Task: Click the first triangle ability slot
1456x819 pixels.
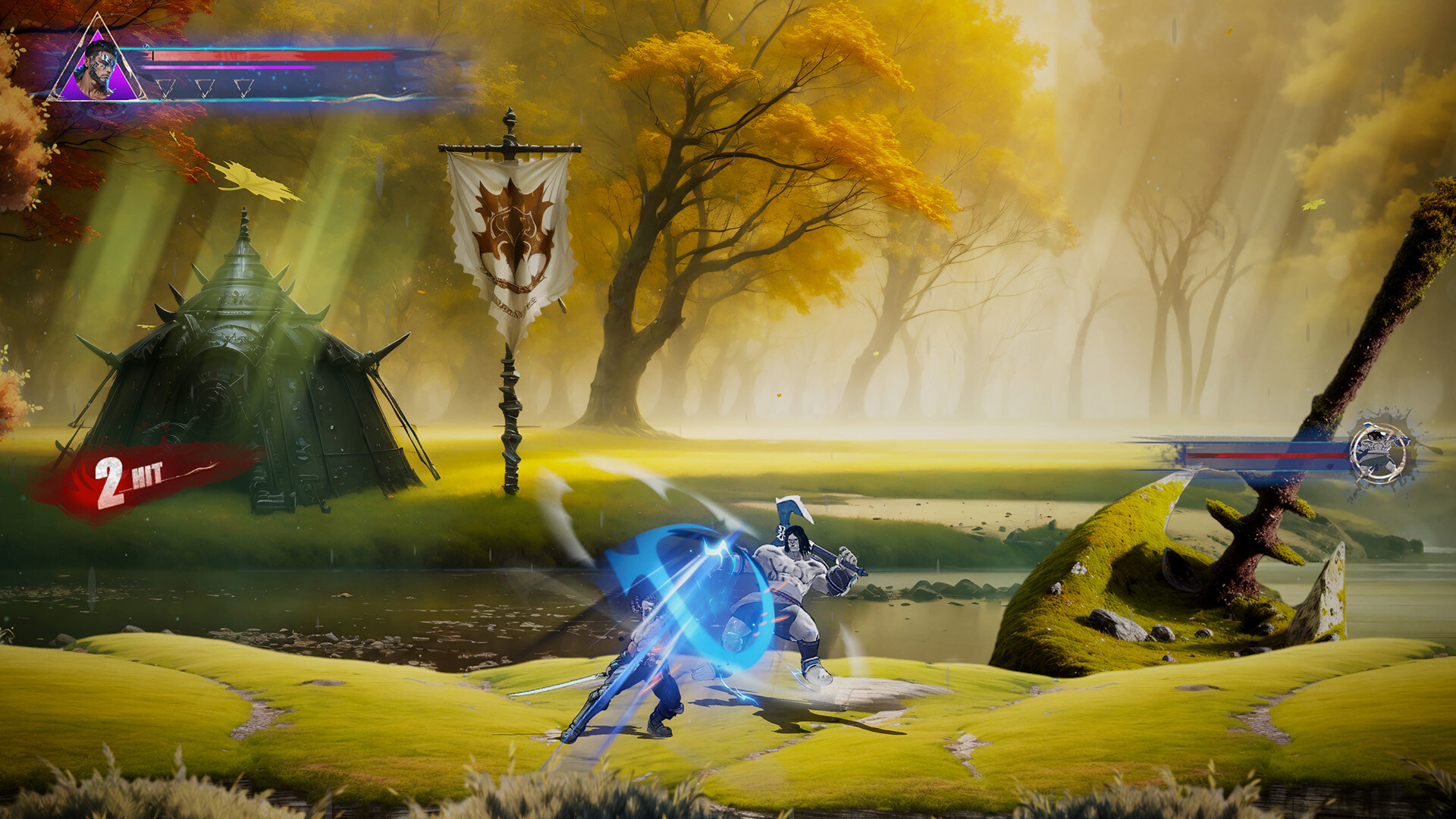Action: 165,89
